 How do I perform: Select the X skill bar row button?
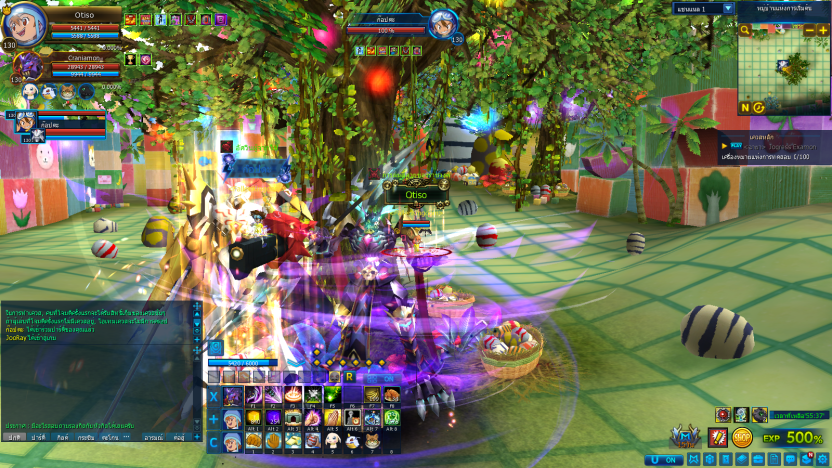coord(214,396)
